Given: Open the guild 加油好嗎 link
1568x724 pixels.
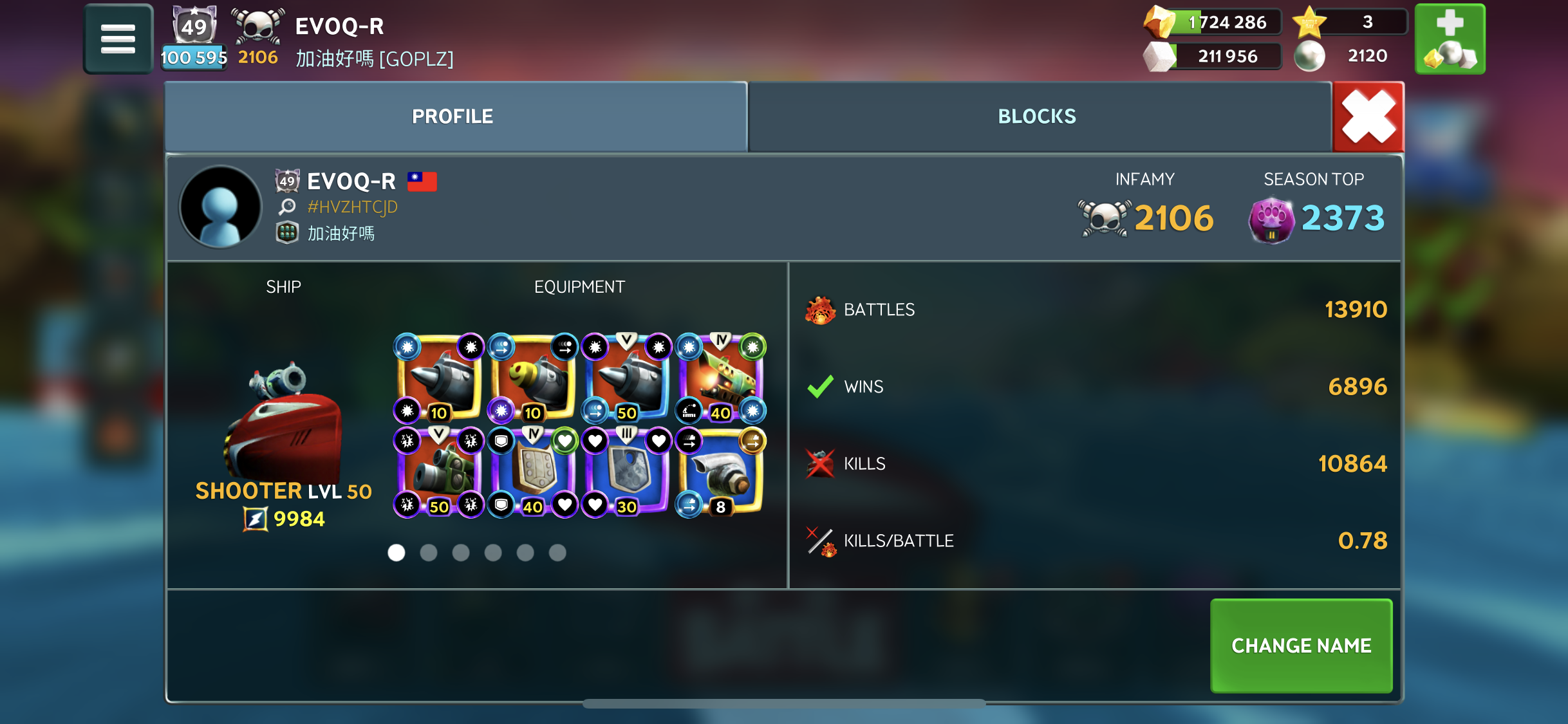Looking at the screenshot, I should (x=341, y=233).
